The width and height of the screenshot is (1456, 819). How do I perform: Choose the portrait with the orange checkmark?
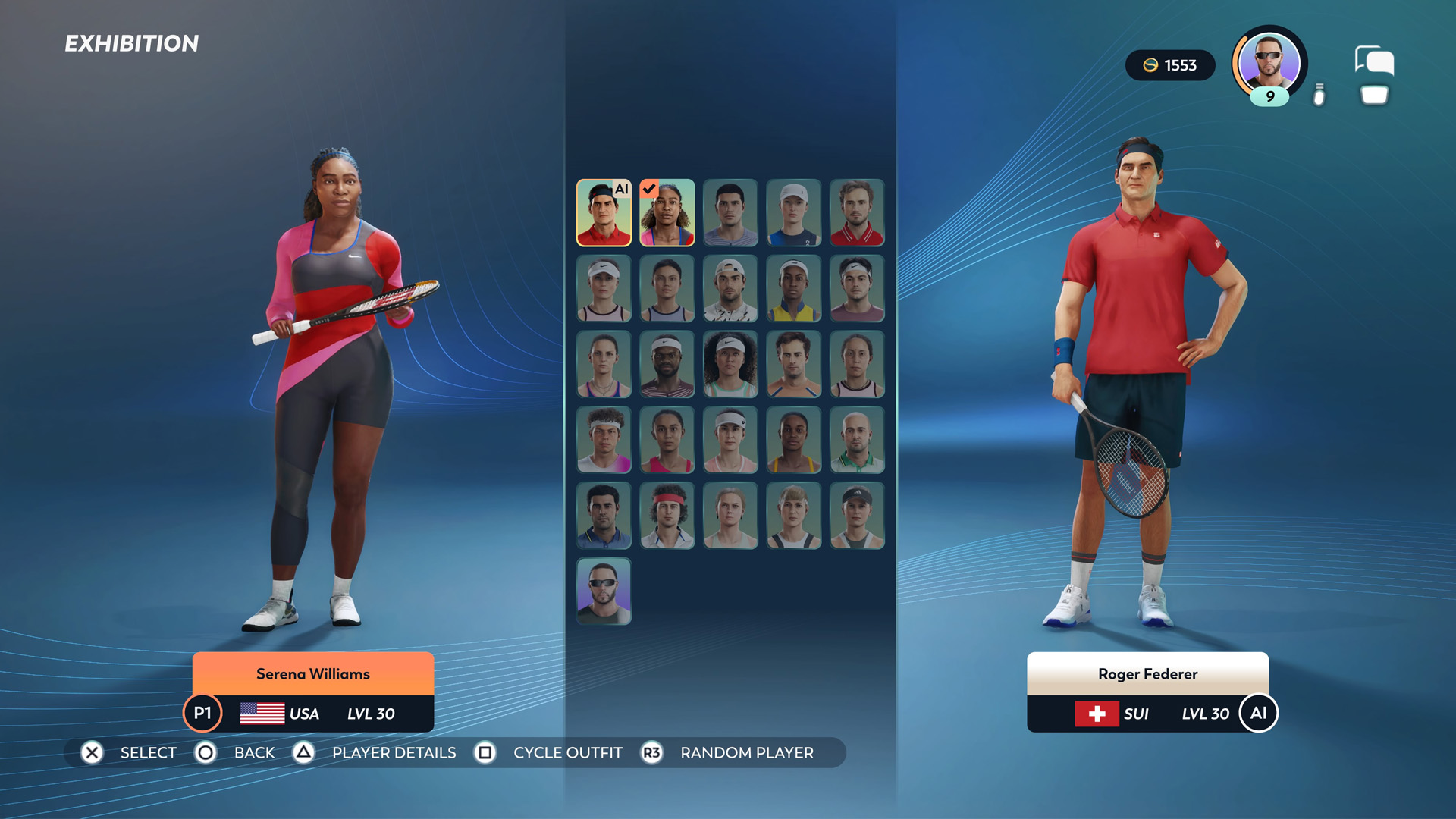point(667,213)
